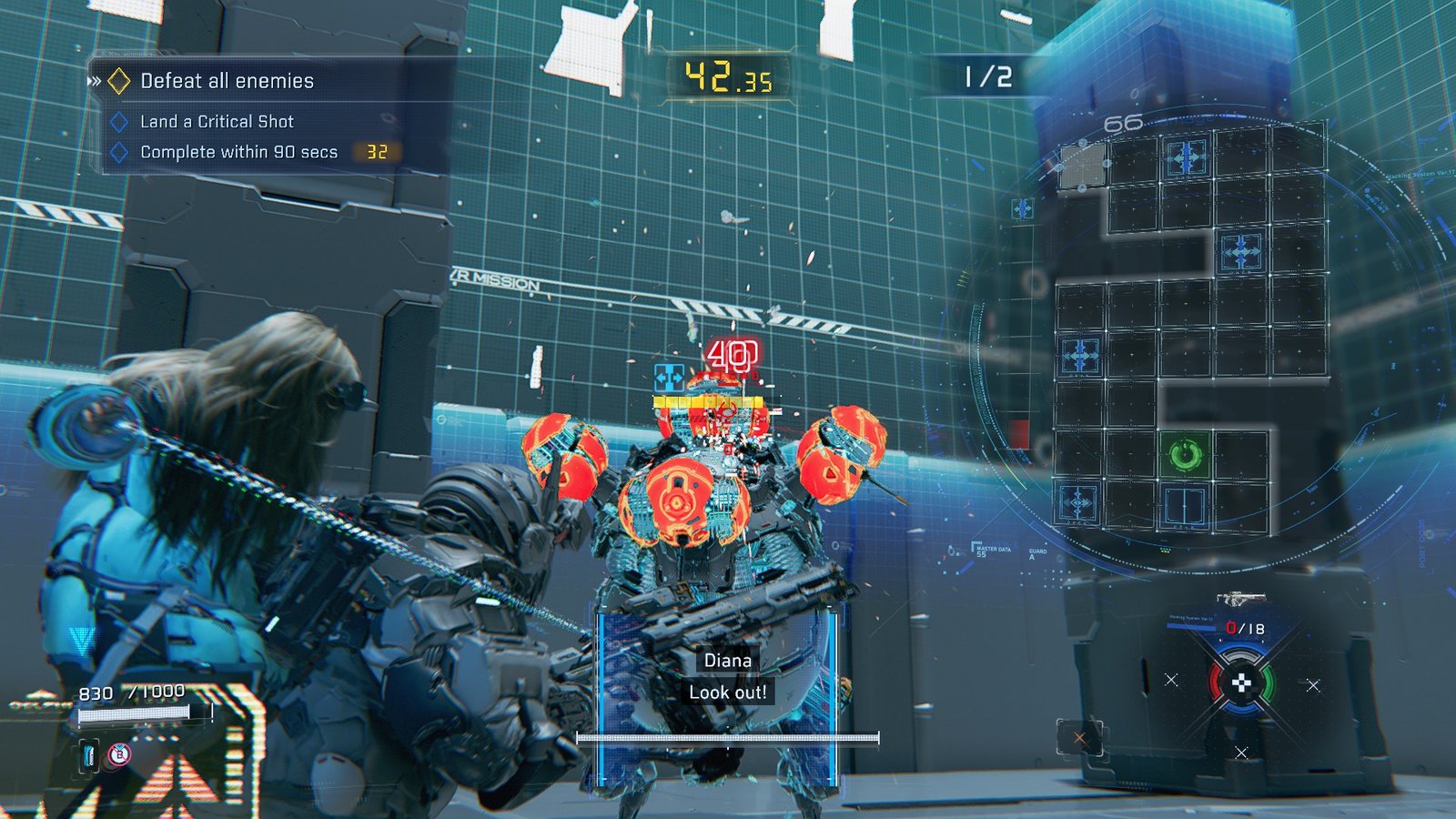
Task: Click the gray highlighted hacking cursor tile
Action: (1082, 166)
